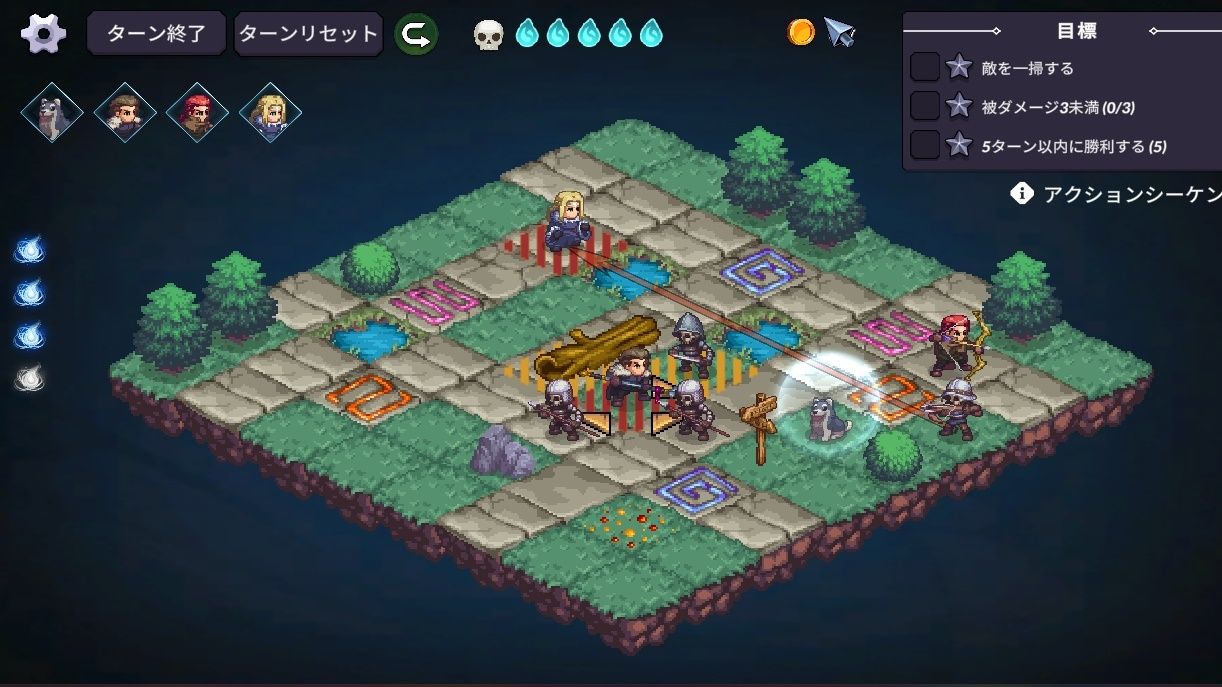The width and height of the screenshot is (1222, 687).
Task: Select the blonde woman character portrait
Action: tap(270, 112)
